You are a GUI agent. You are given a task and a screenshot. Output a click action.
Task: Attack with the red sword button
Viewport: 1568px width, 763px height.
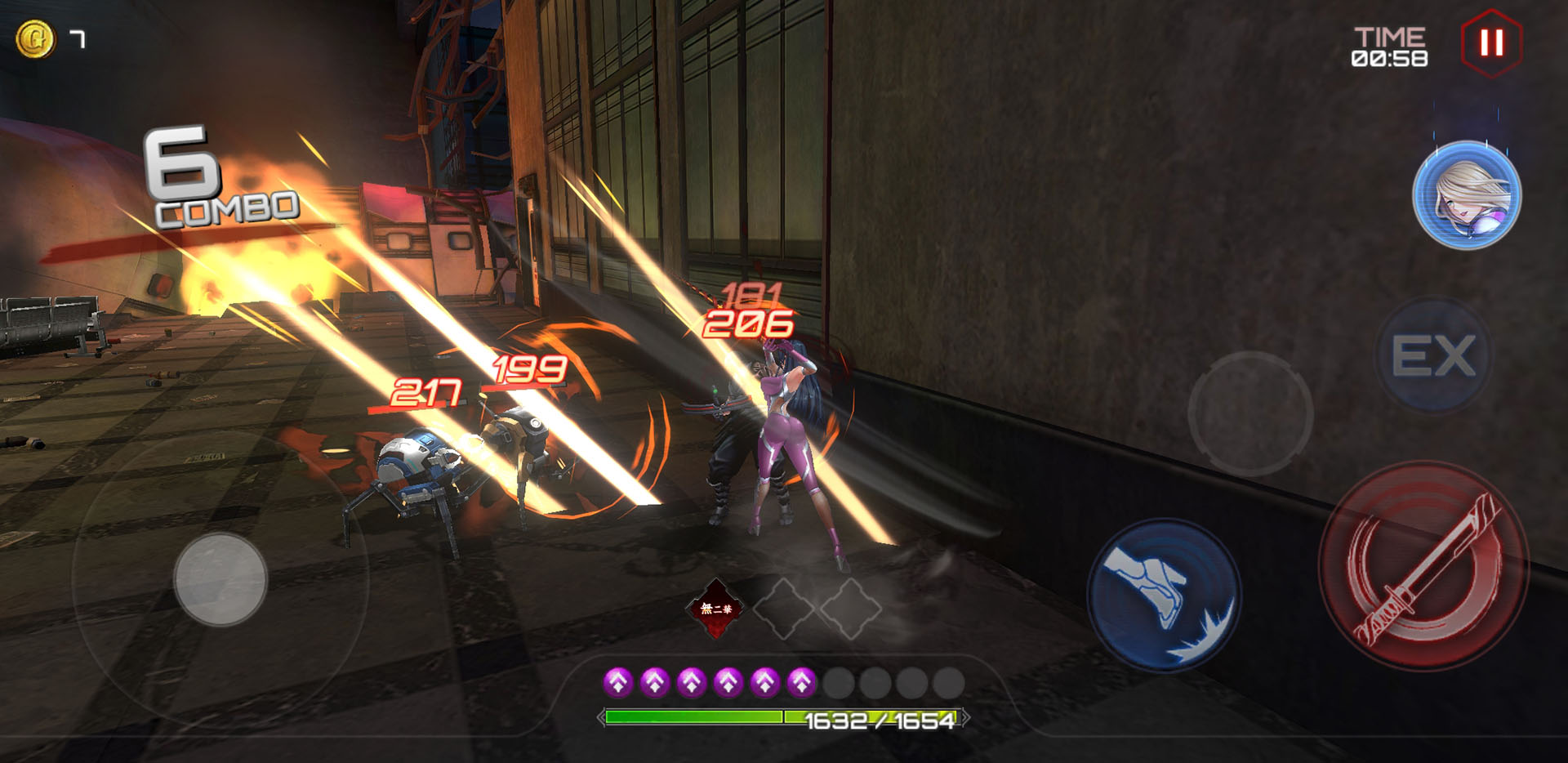1423,566
